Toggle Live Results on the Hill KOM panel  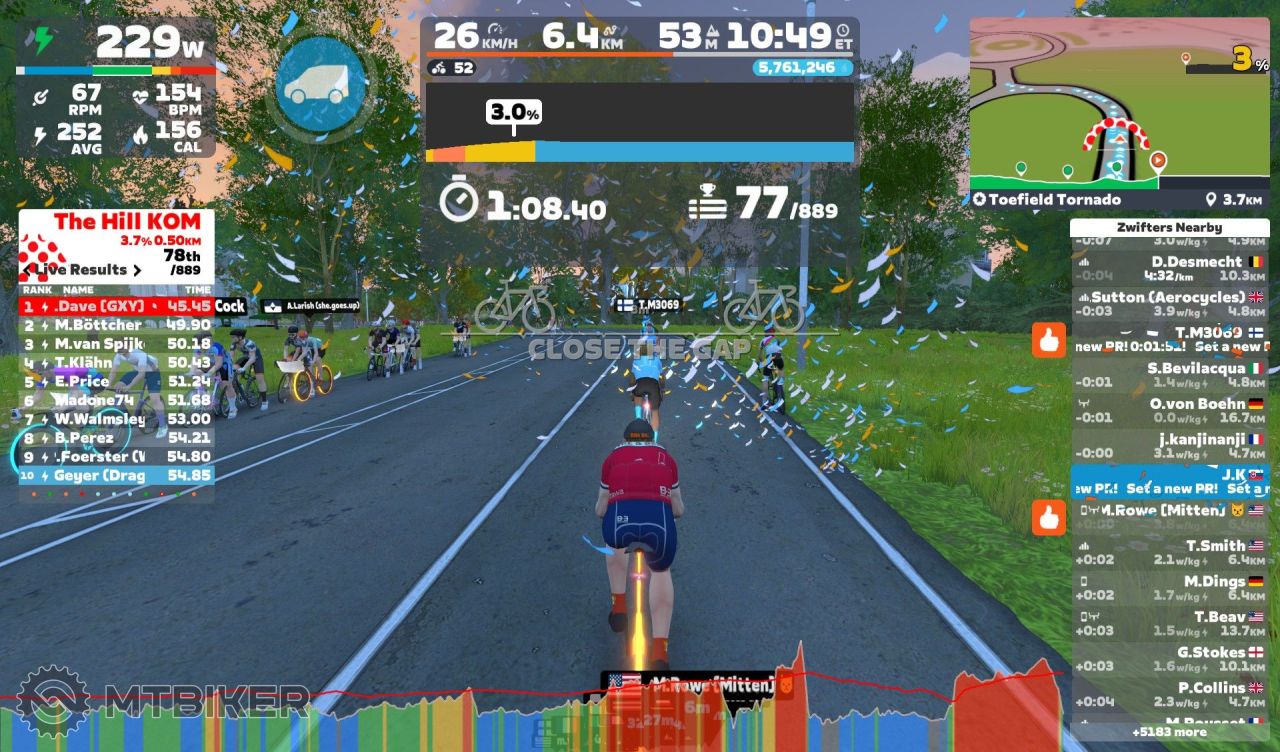click(82, 269)
